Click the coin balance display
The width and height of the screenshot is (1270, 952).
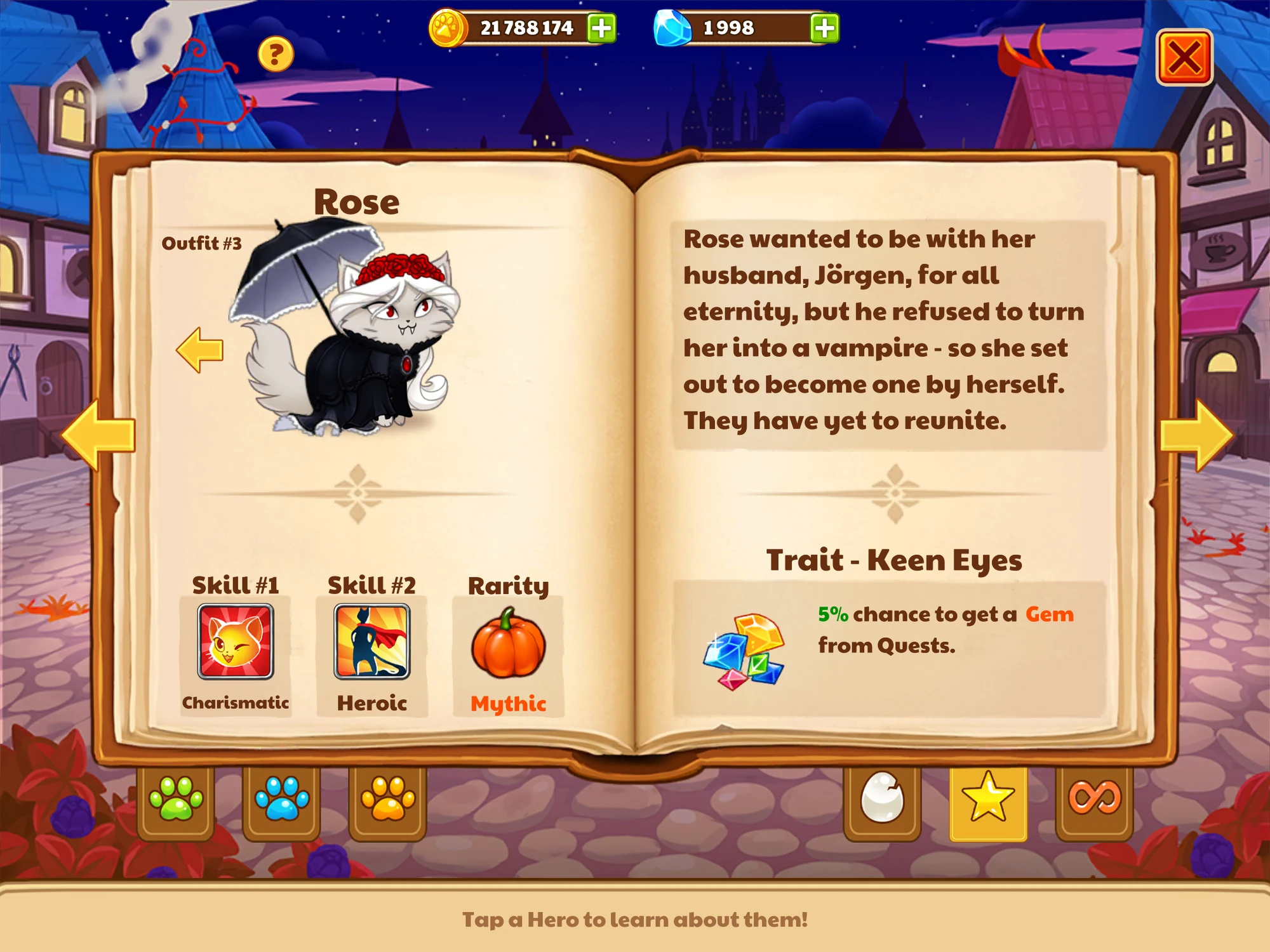(x=527, y=28)
